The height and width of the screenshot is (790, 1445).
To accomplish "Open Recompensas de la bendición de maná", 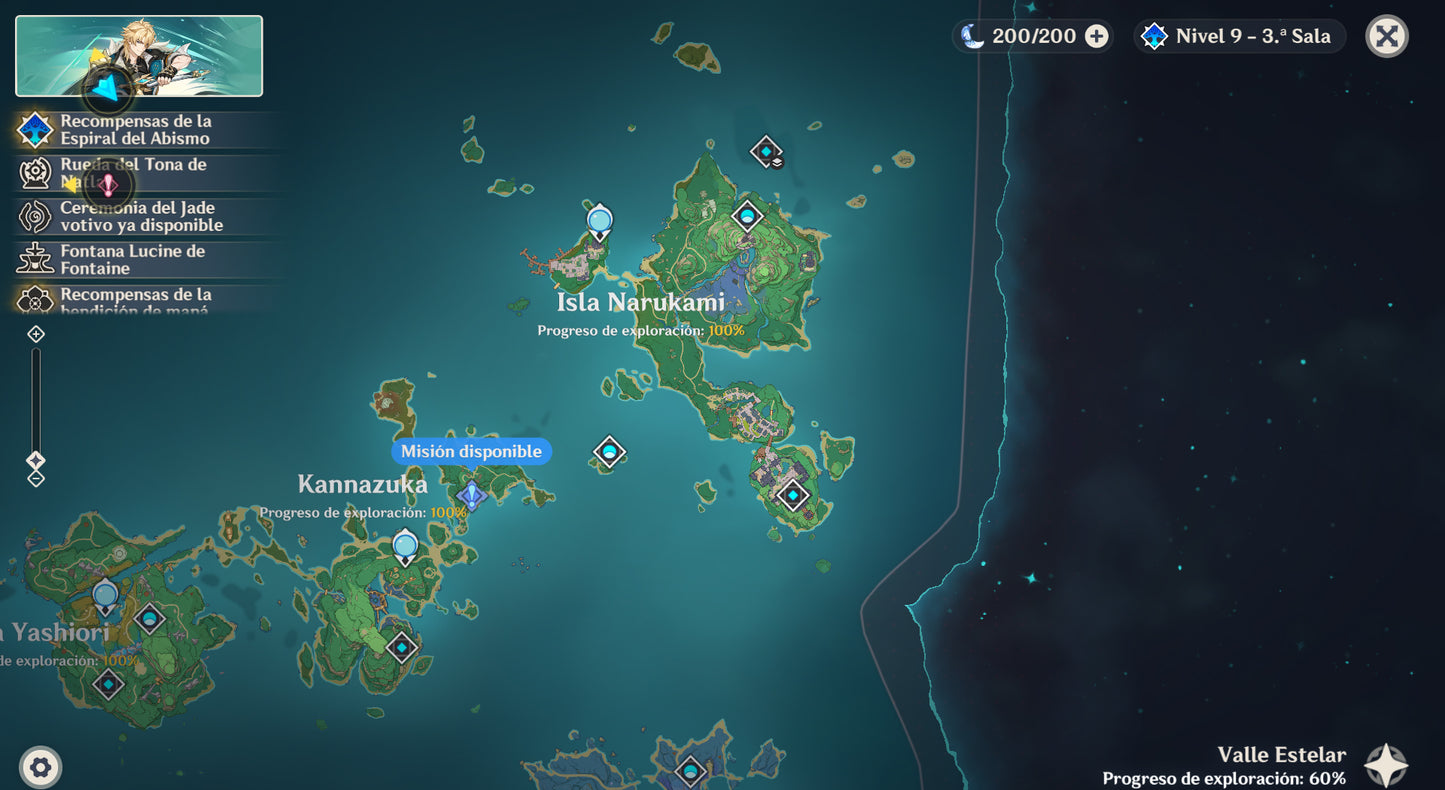I will [x=135, y=299].
